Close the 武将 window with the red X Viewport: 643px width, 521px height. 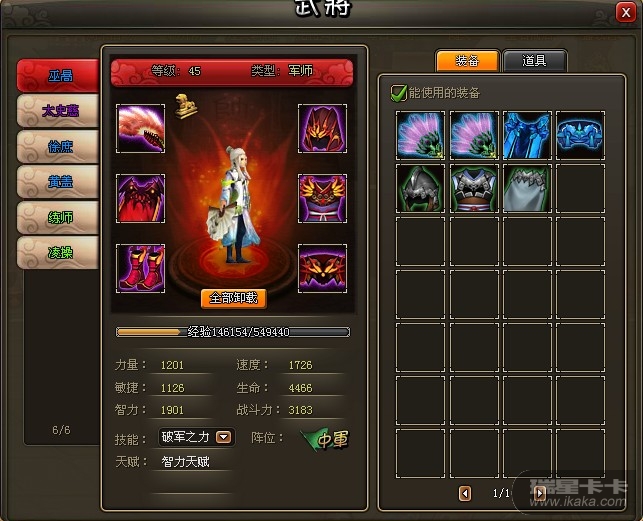pos(627,12)
